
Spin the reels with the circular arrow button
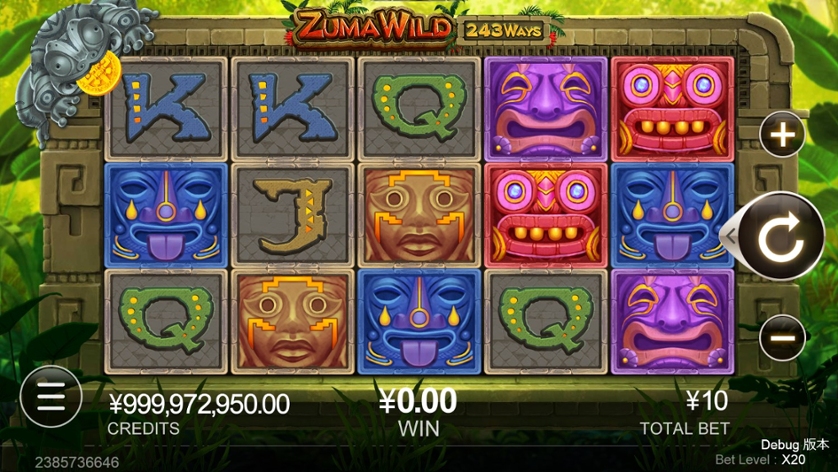[780, 237]
